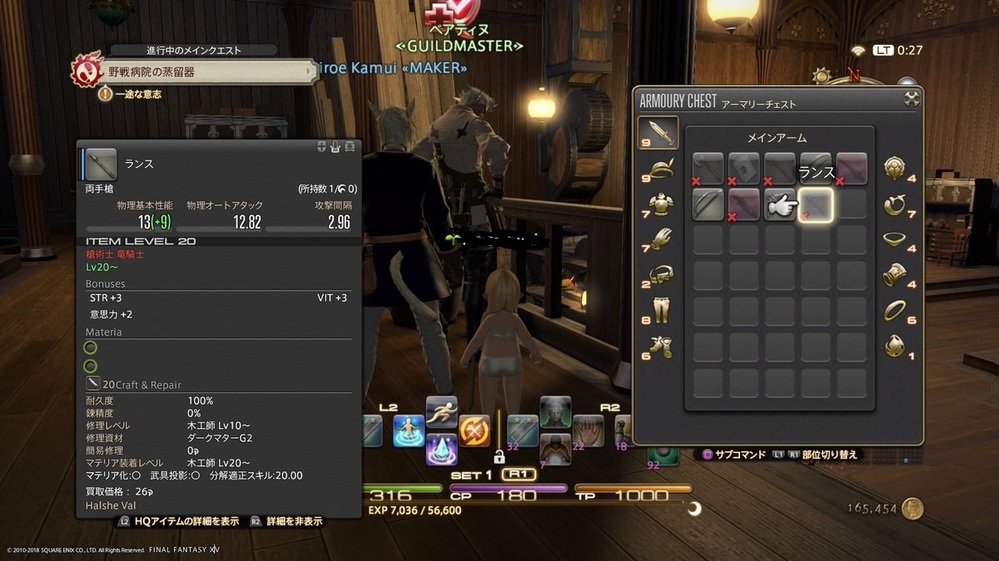Open the bracelets wrist tab
Screen dimensions: 999x561
tap(896, 275)
